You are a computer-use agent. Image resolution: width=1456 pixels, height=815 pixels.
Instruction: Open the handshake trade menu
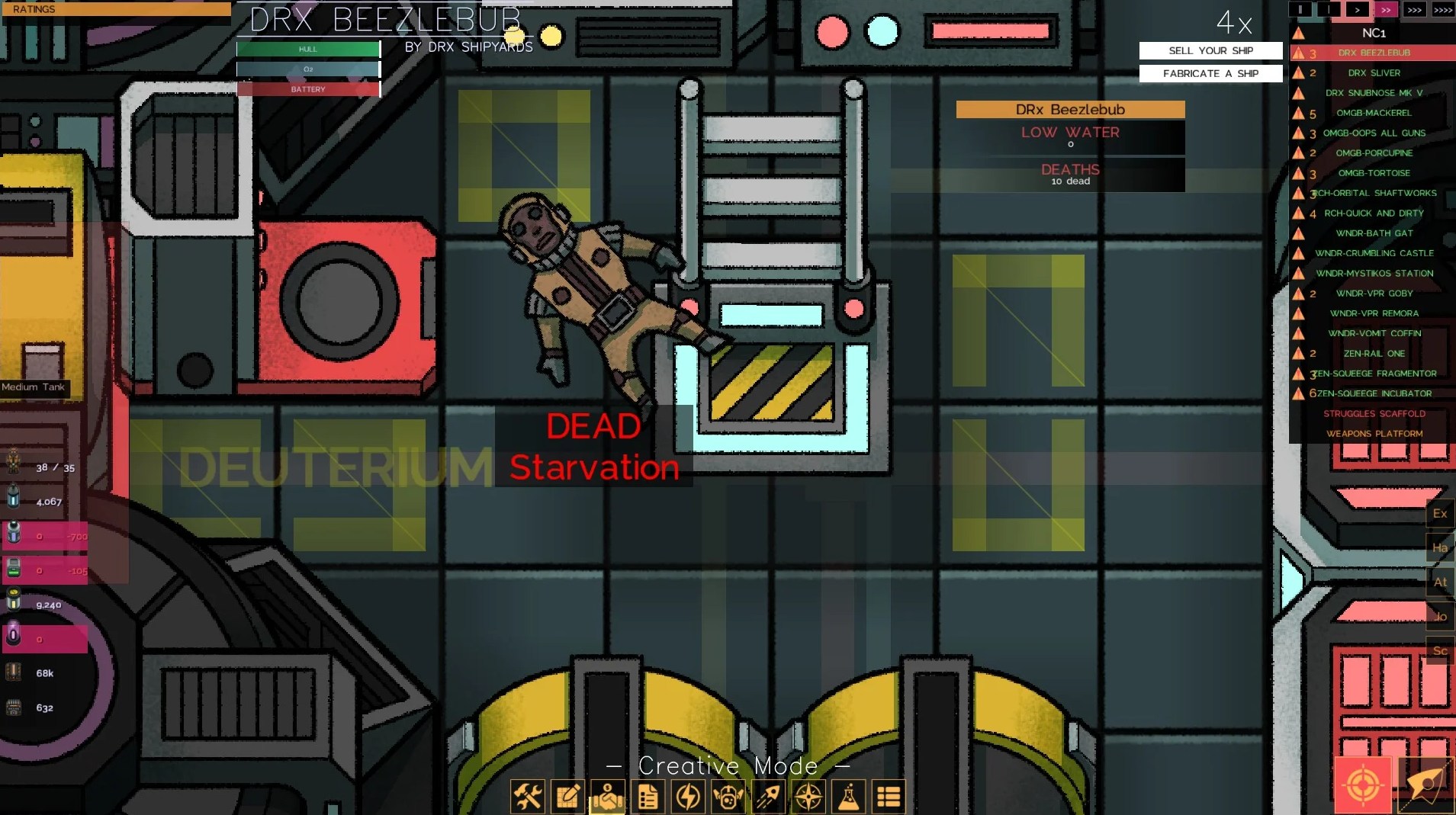point(608,797)
